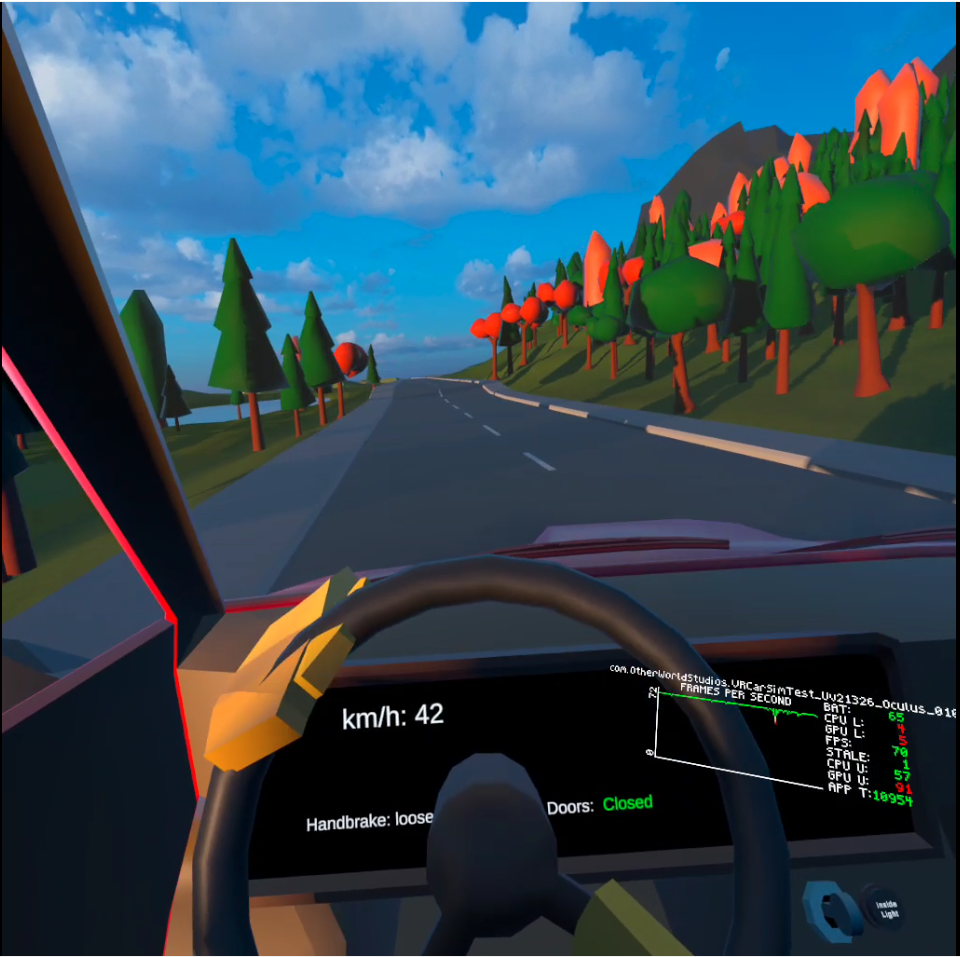Toggle the Inside Light button
Viewport: 960px width, 957px height.
coord(886,907)
